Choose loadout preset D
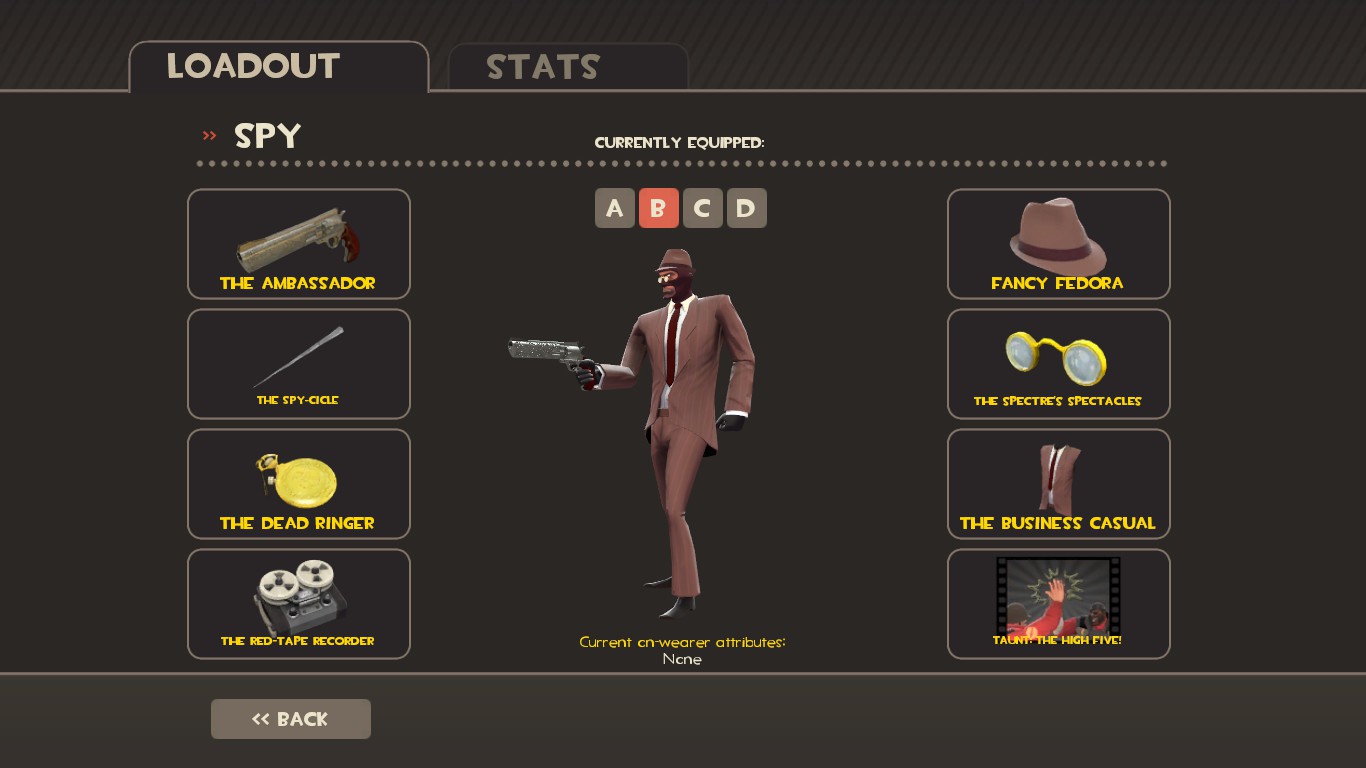This screenshot has height=768, width=1366. click(747, 208)
